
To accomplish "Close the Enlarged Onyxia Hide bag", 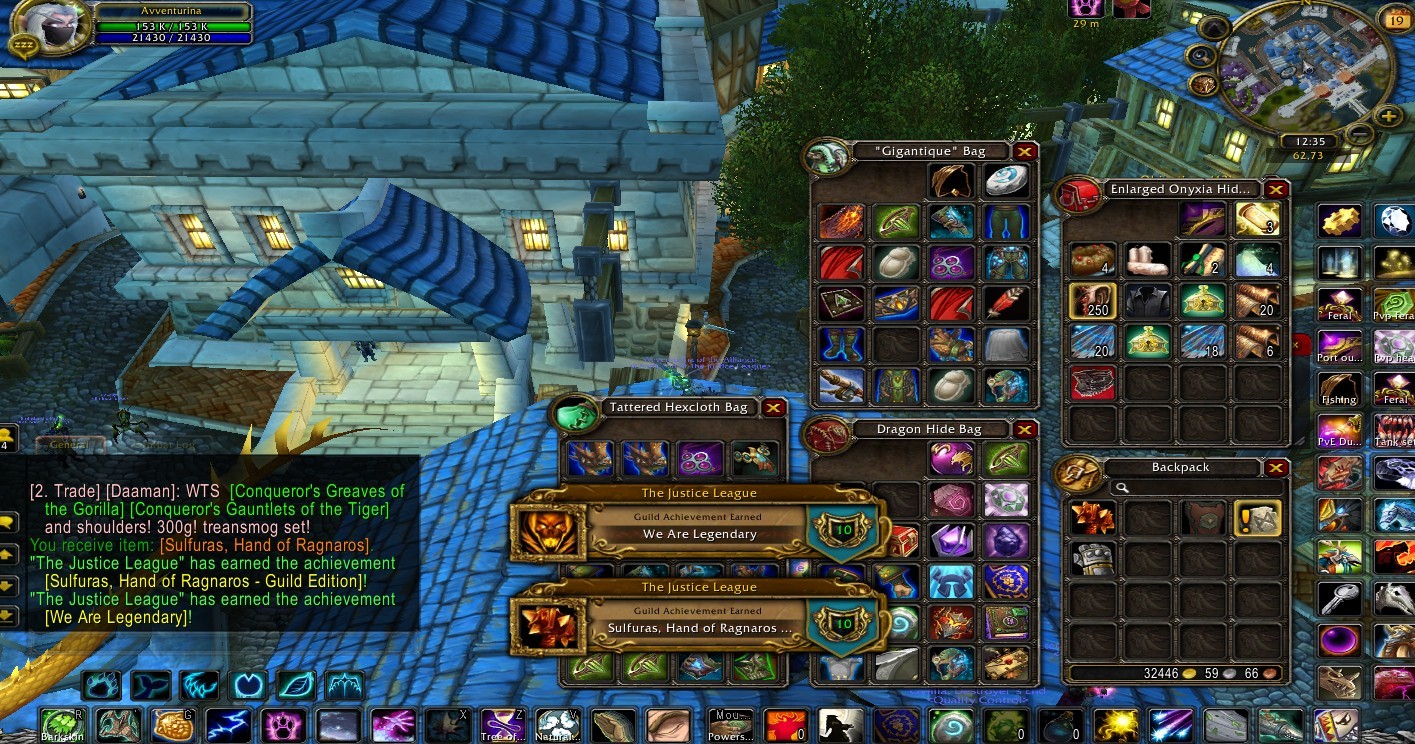I will coord(1276,189).
